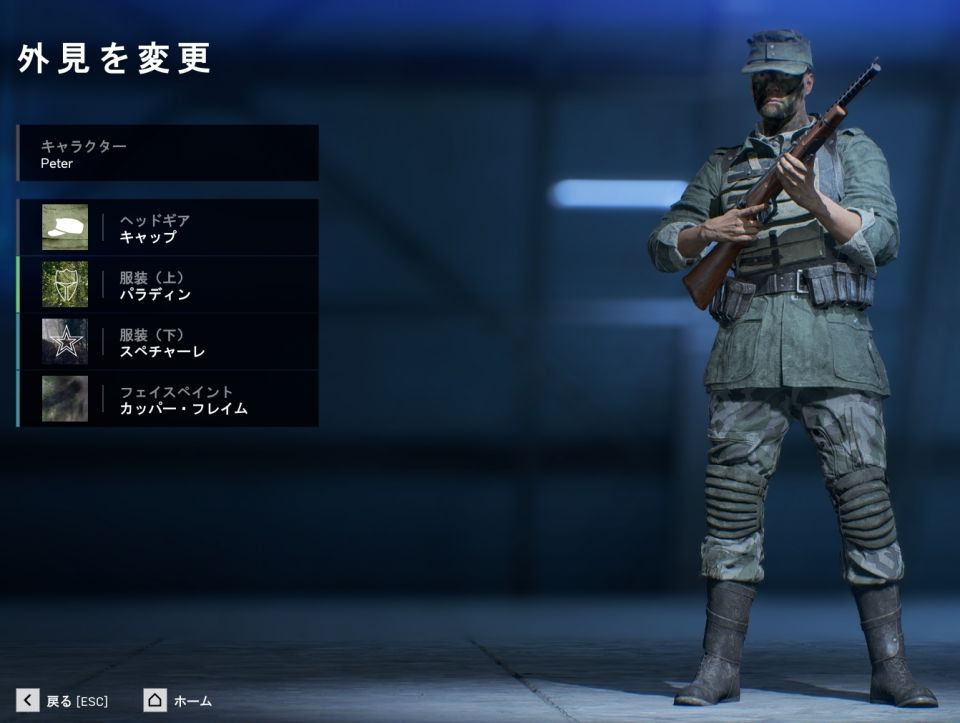Click the paladin shield outfit thumbnail
Image resolution: width=960 pixels, height=723 pixels.
tap(65, 285)
